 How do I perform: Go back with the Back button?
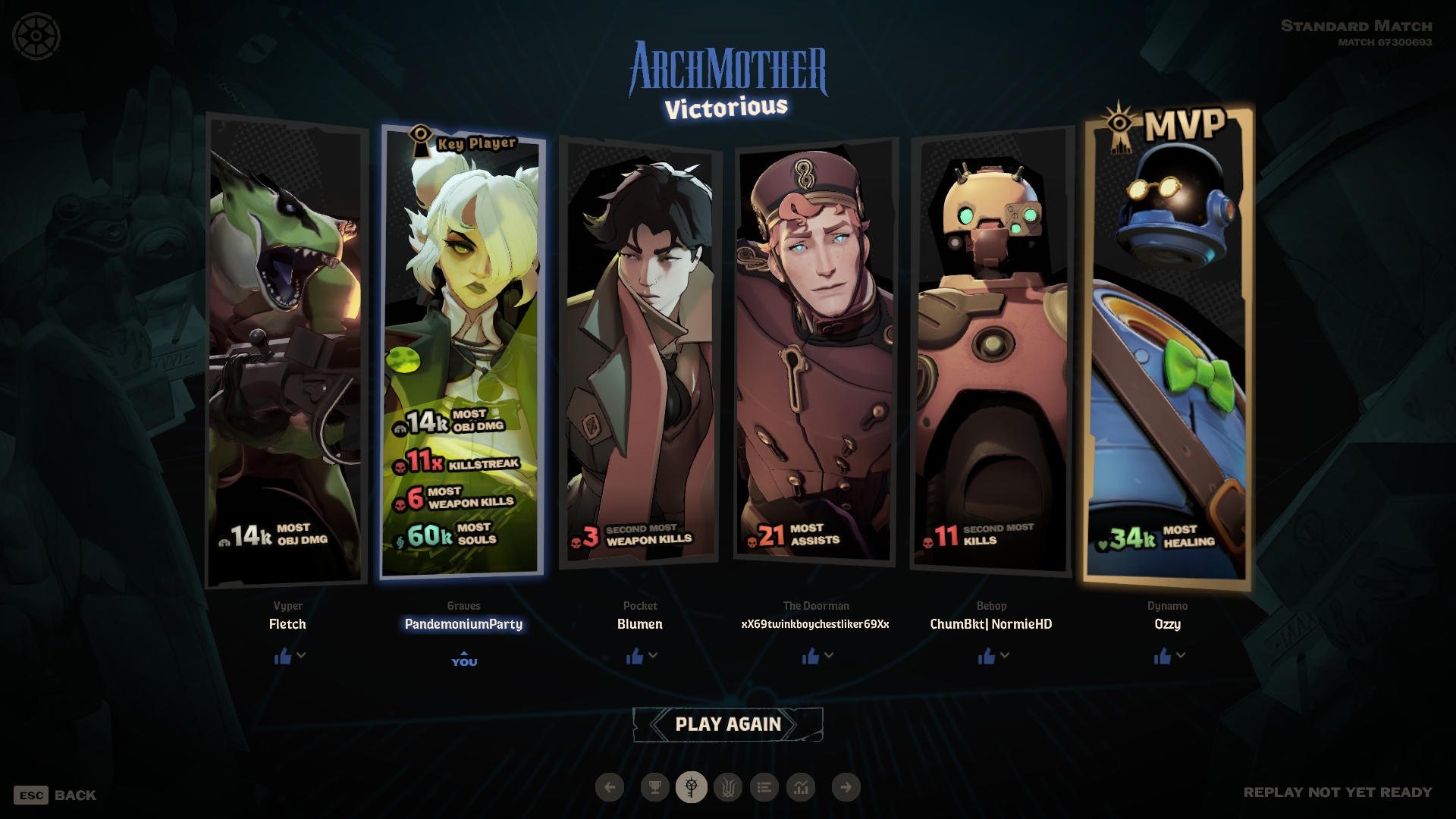coord(55,795)
